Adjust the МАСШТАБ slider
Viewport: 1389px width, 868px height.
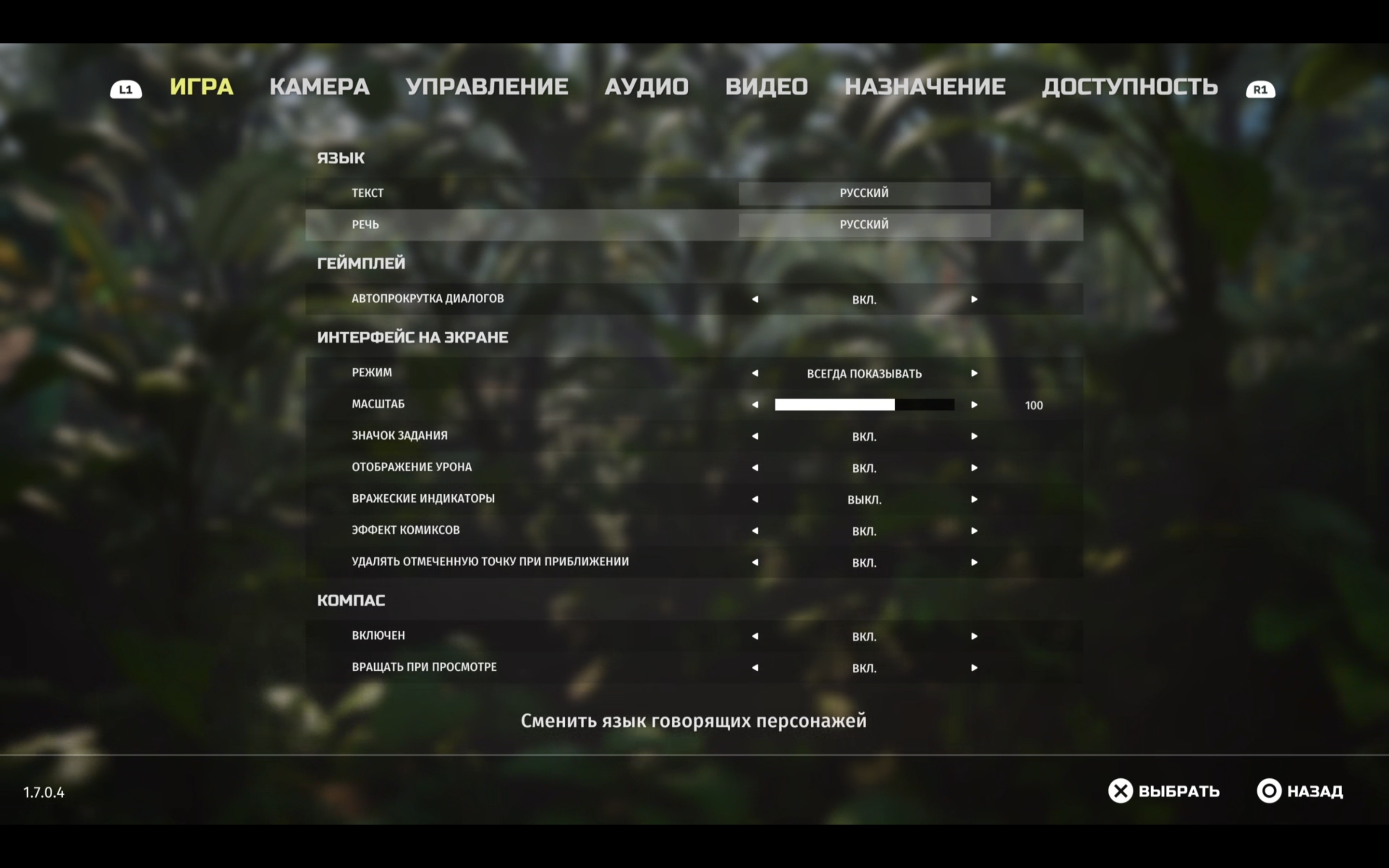point(864,404)
